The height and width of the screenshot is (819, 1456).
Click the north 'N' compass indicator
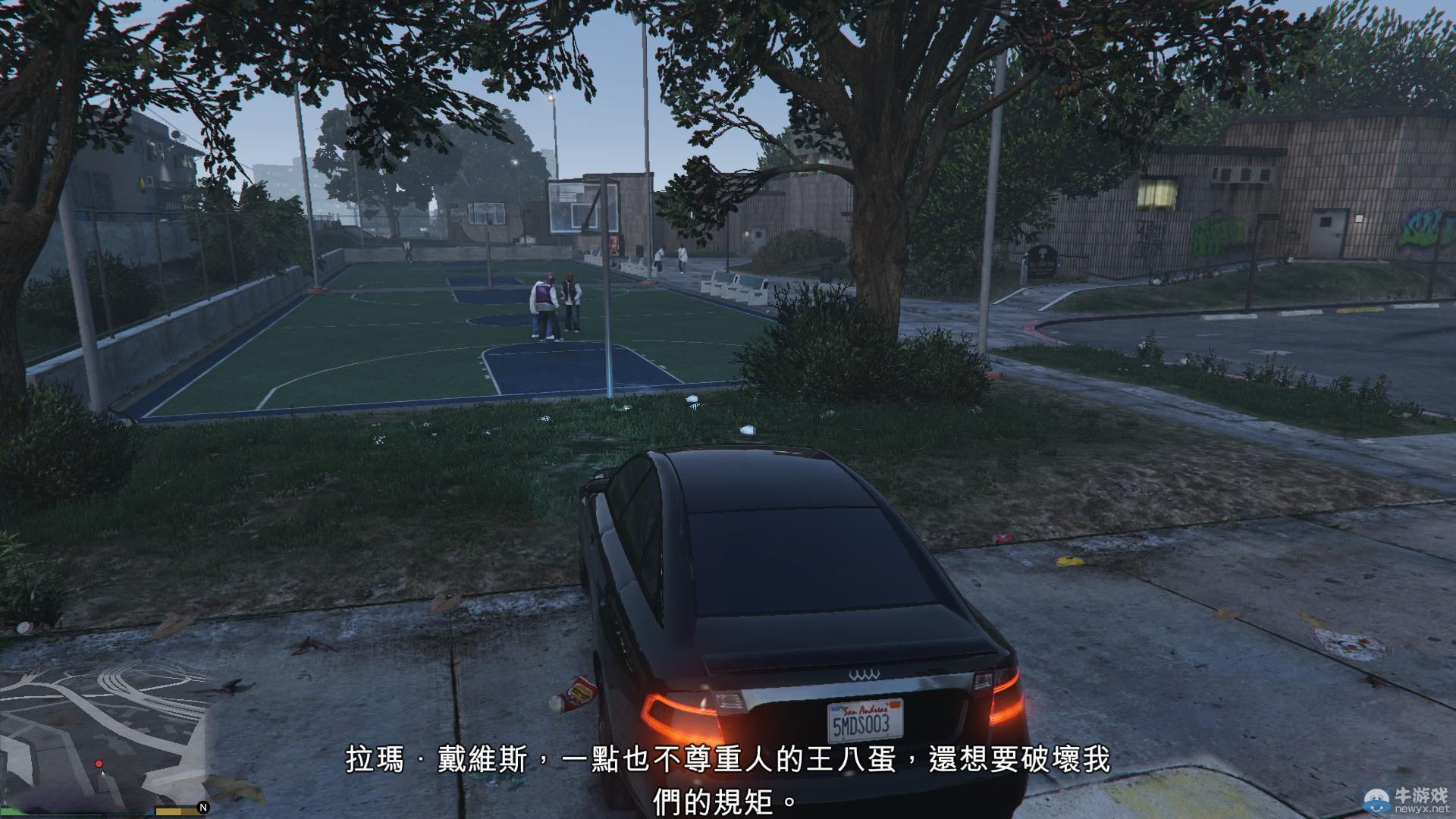click(202, 807)
